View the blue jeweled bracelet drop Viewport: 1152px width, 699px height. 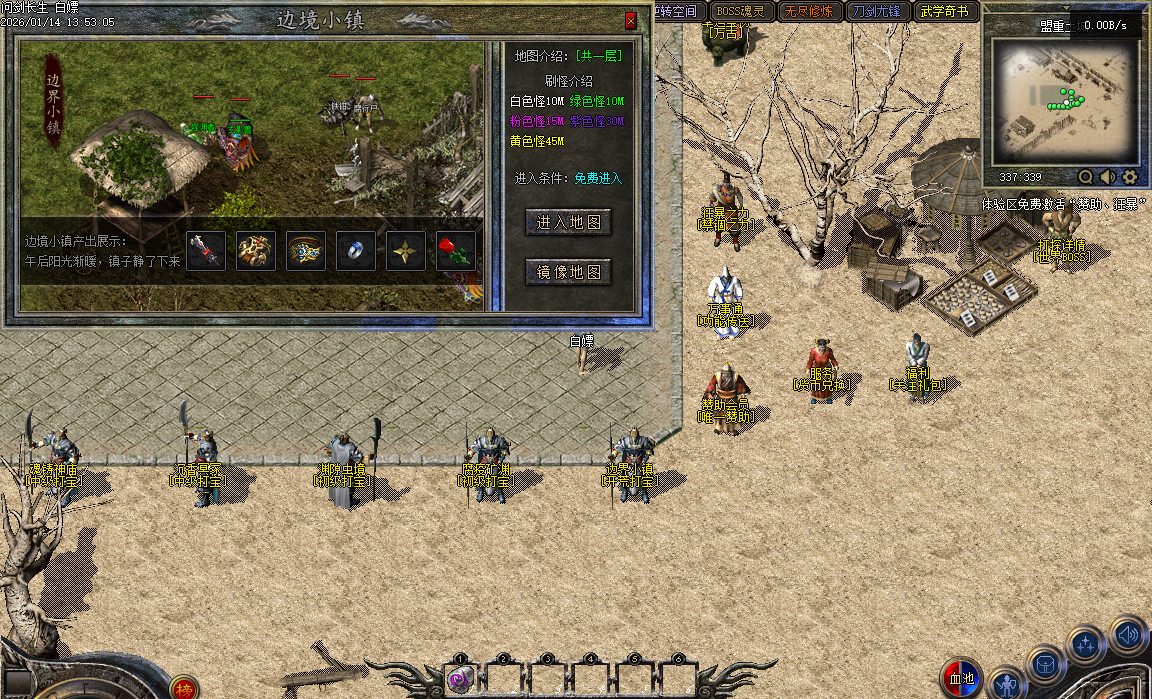[306, 251]
